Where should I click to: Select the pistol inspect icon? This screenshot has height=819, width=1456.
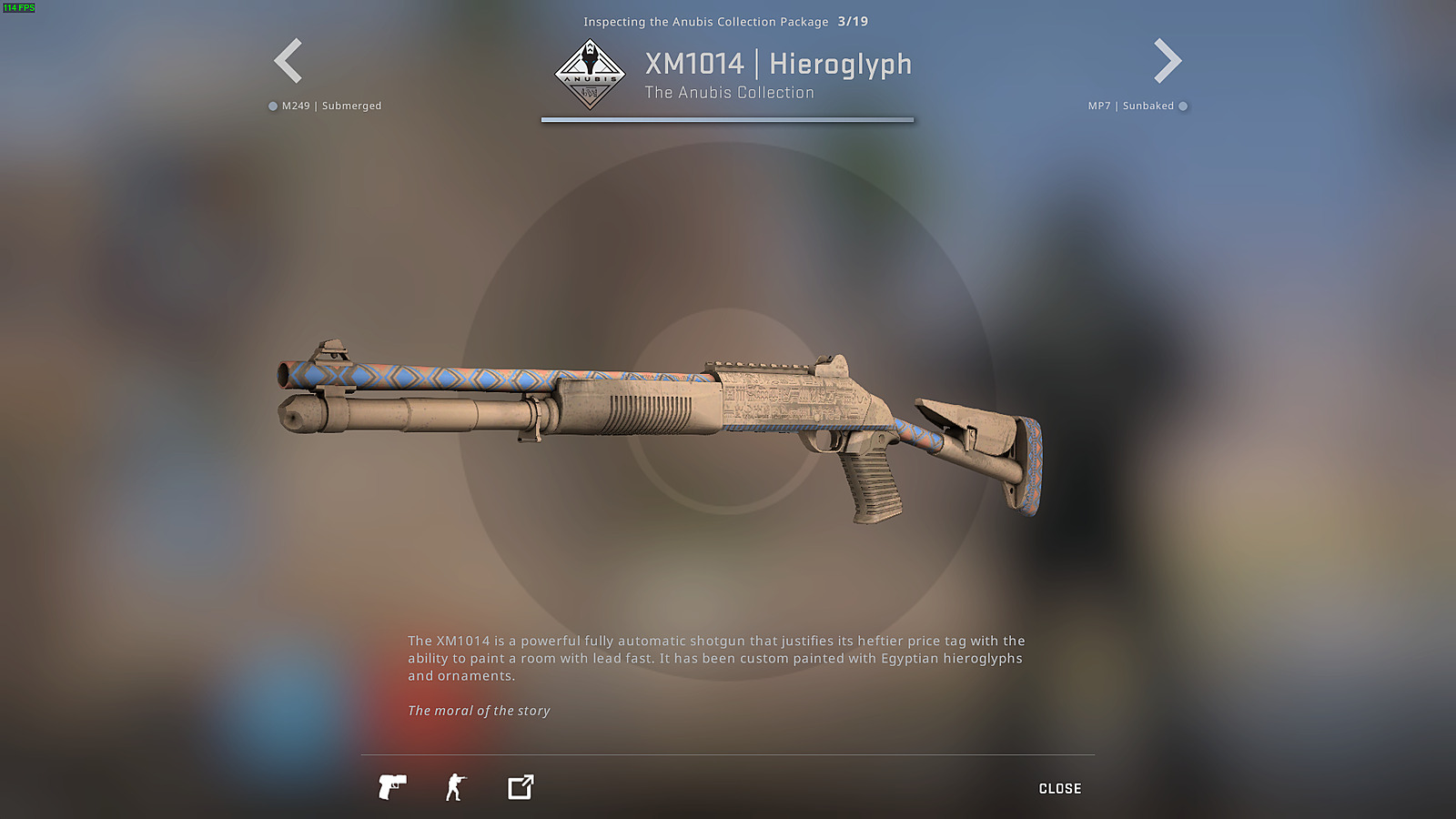(391, 787)
